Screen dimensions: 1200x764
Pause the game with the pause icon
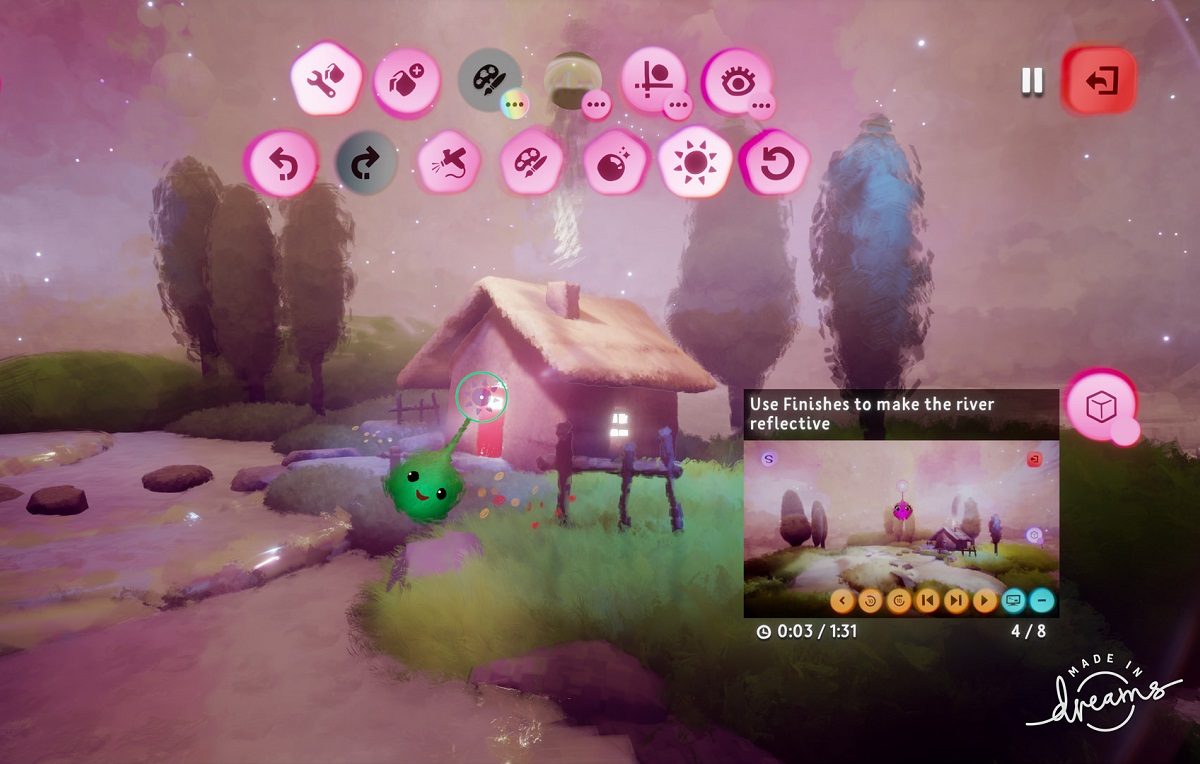[1032, 81]
